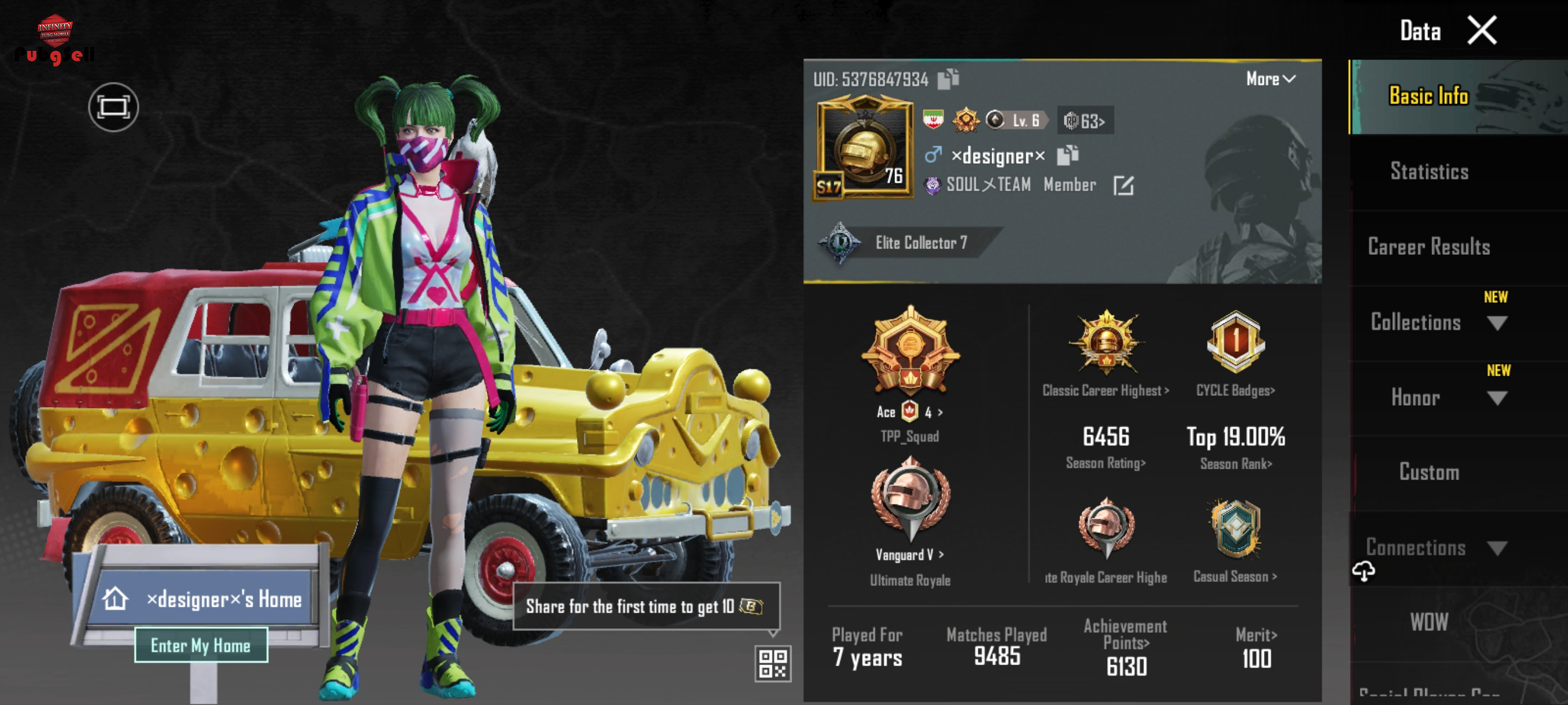Viewport: 1568px width, 705px height.
Task: Open the More dropdown on profile card
Action: click(1270, 79)
